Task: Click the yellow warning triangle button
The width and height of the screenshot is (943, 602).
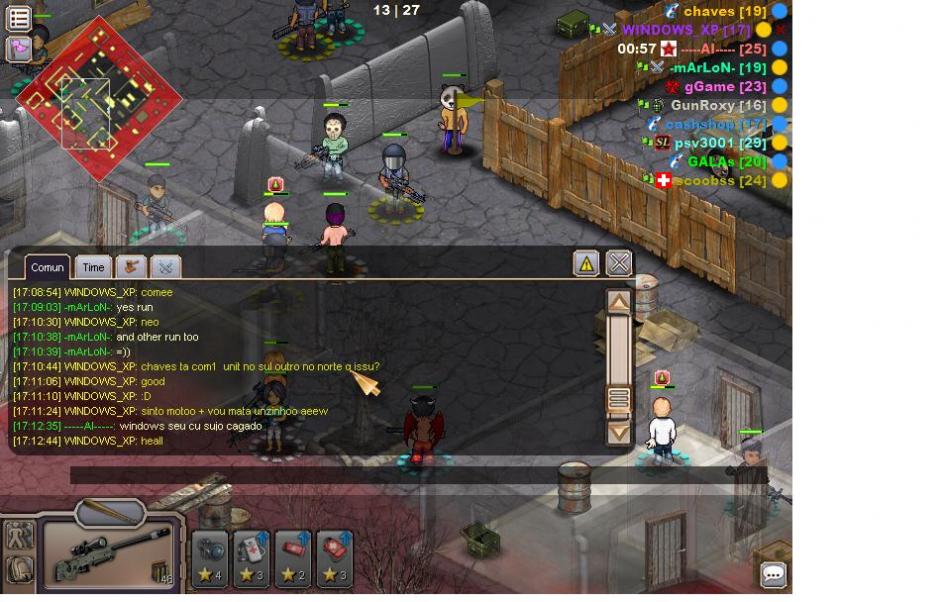Action: pos(586,263)
